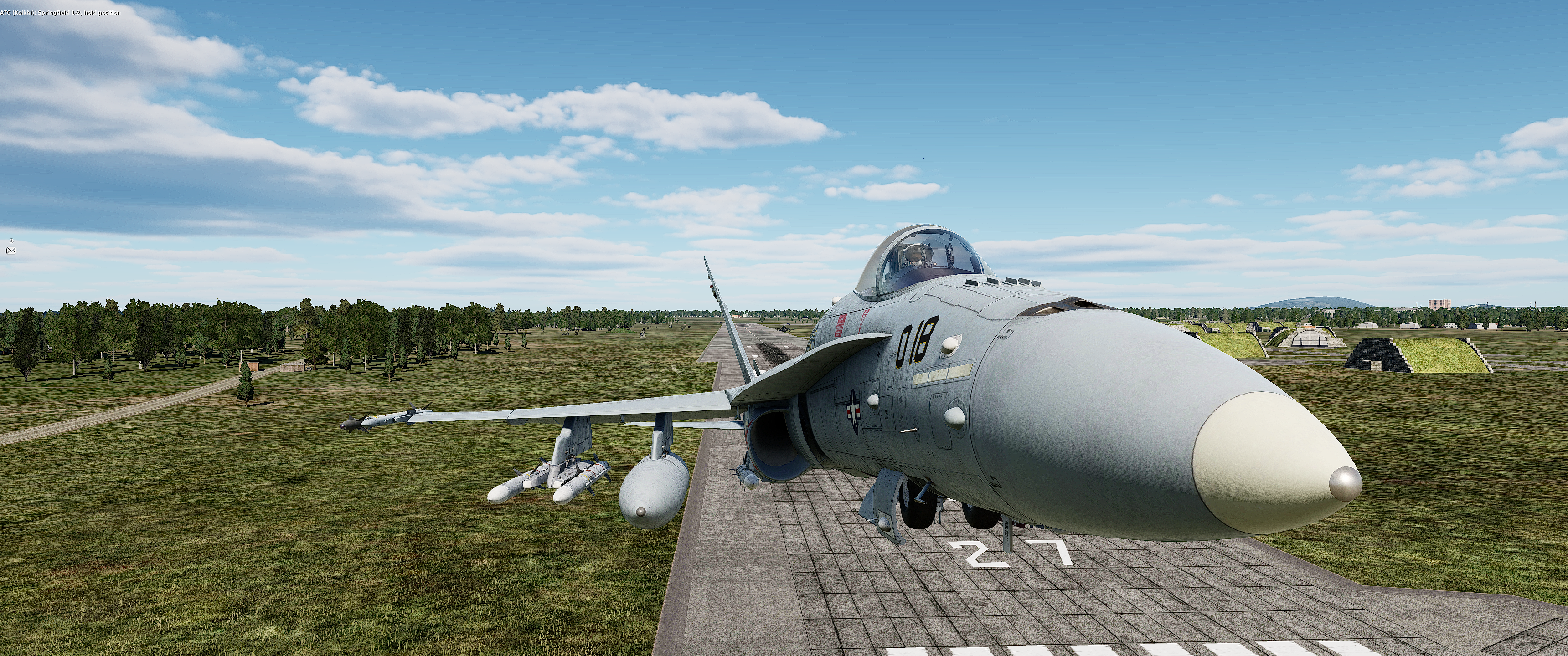Open the envelope message icon
Screen dimensions: 1568x656
[x=11, y=250]
